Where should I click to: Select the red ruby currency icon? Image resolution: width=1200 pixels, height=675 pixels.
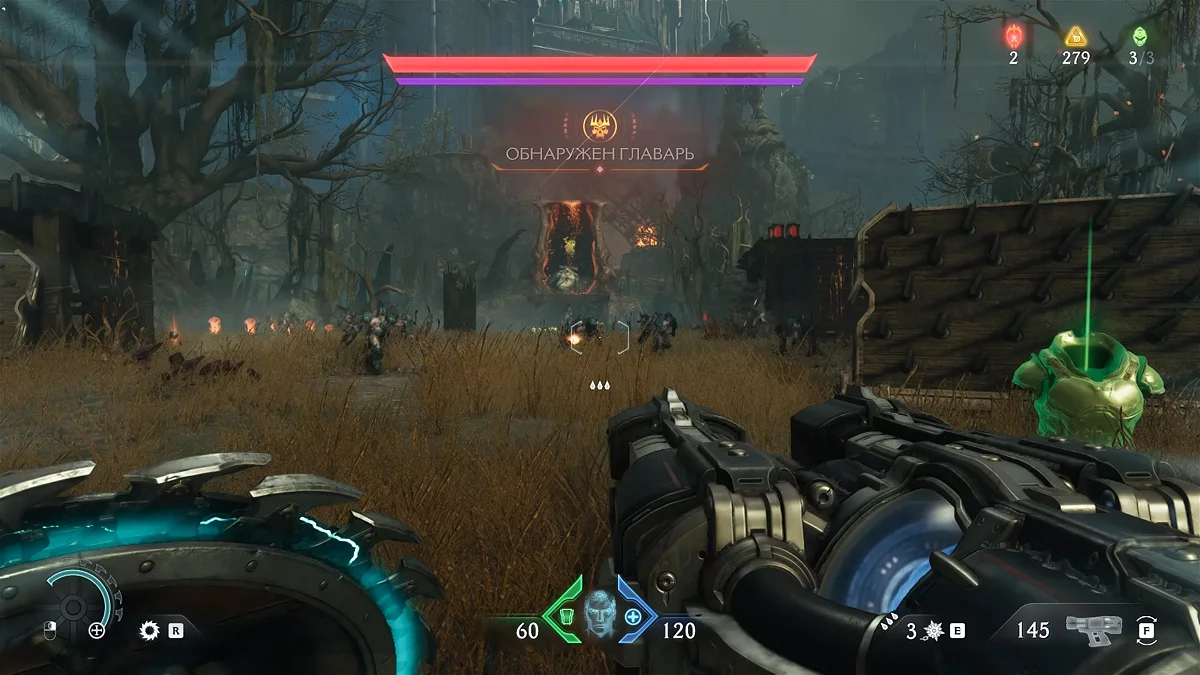[1012, 36]
